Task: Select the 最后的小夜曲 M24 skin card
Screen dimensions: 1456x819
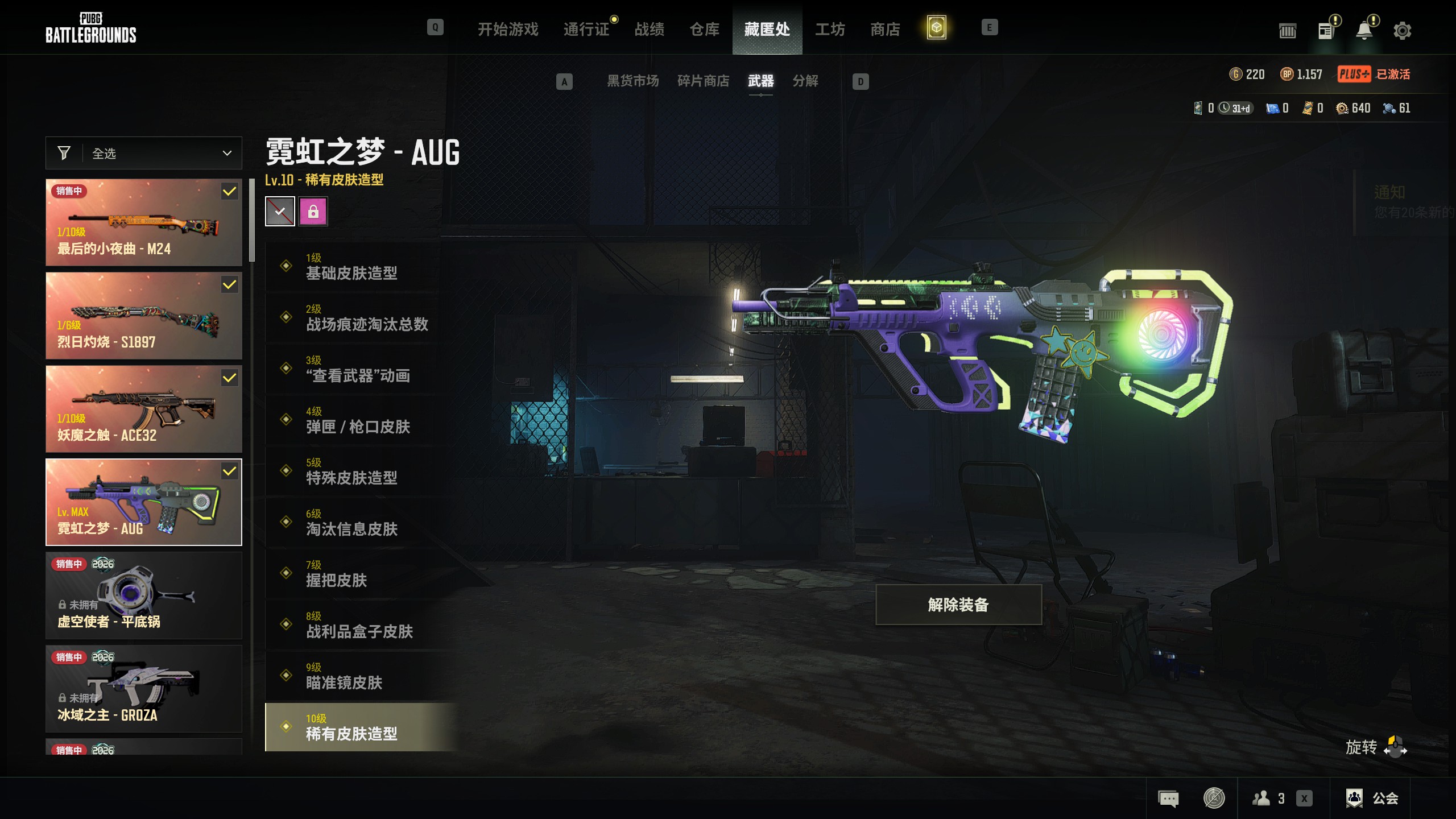Action: coord(144,222)
